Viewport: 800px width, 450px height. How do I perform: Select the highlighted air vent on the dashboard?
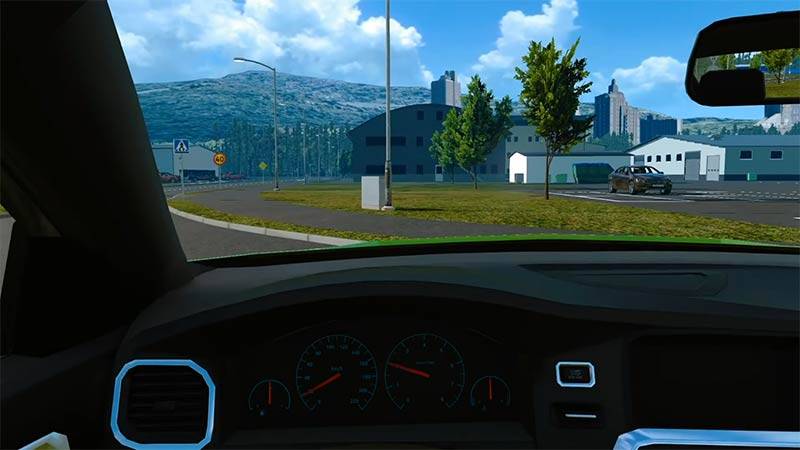pos(163,404)
